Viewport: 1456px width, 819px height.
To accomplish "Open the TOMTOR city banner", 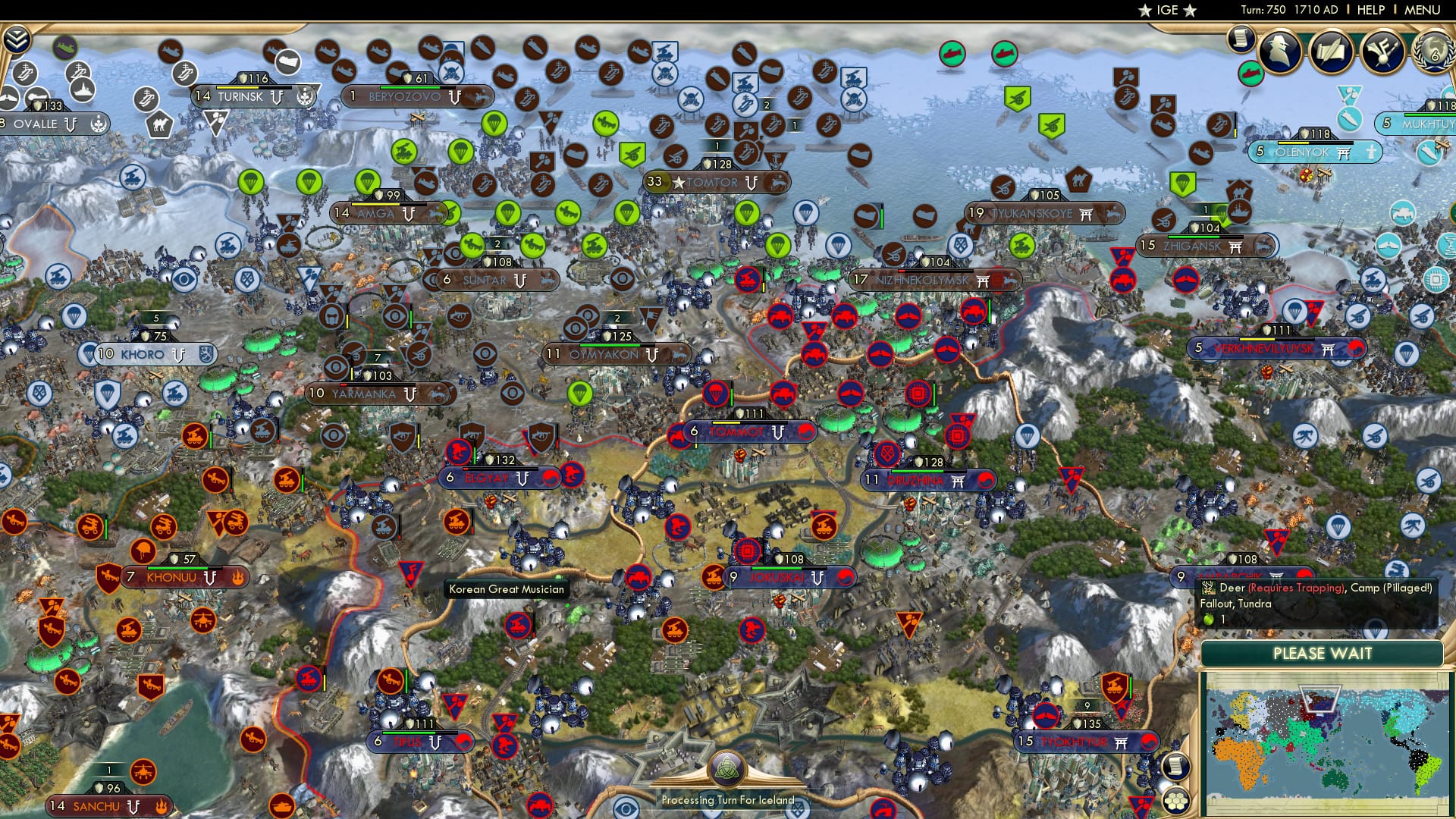I will click(x=705, y=183).
